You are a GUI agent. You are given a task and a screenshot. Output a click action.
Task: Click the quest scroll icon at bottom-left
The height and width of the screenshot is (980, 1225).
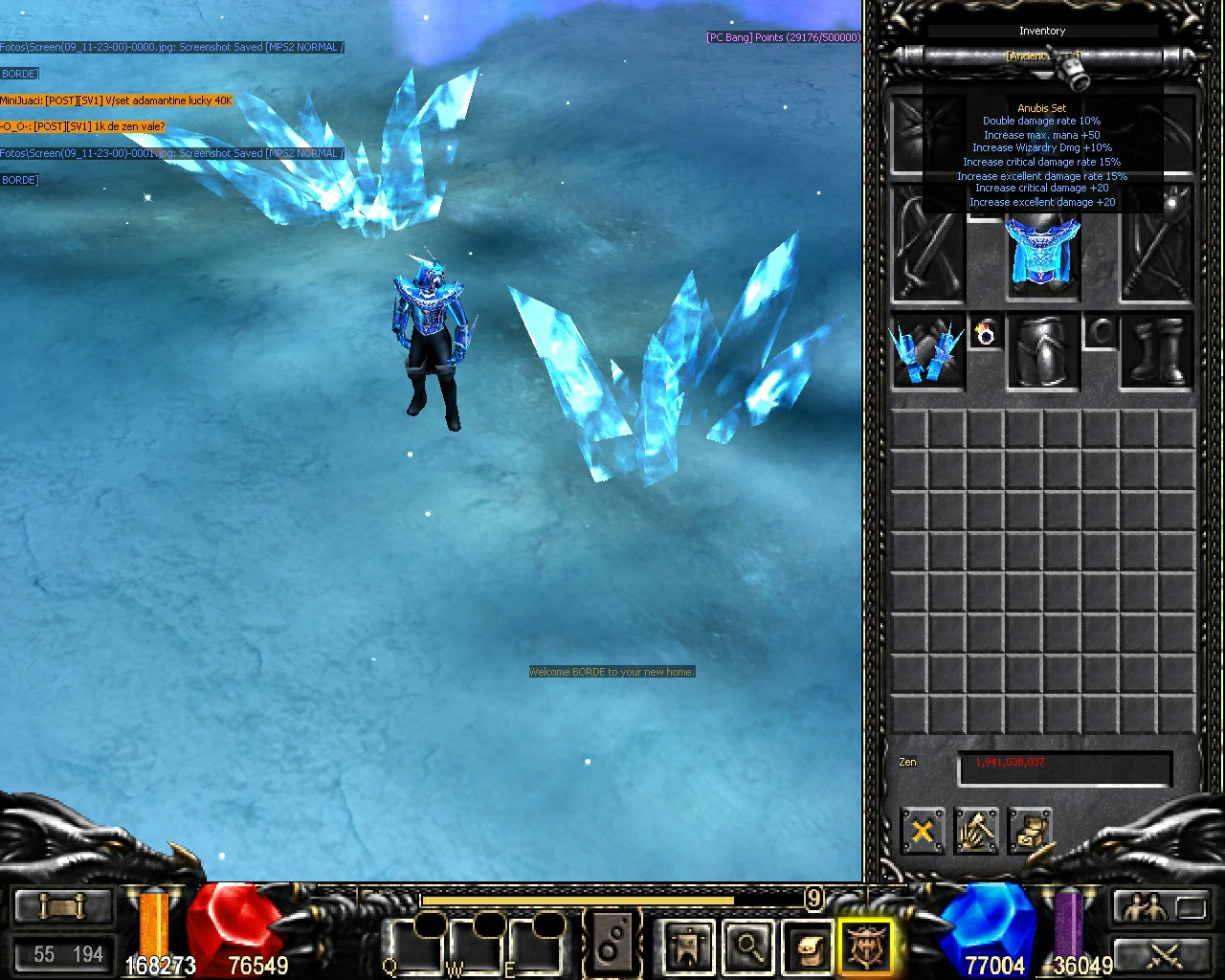(x=62, y=904)
